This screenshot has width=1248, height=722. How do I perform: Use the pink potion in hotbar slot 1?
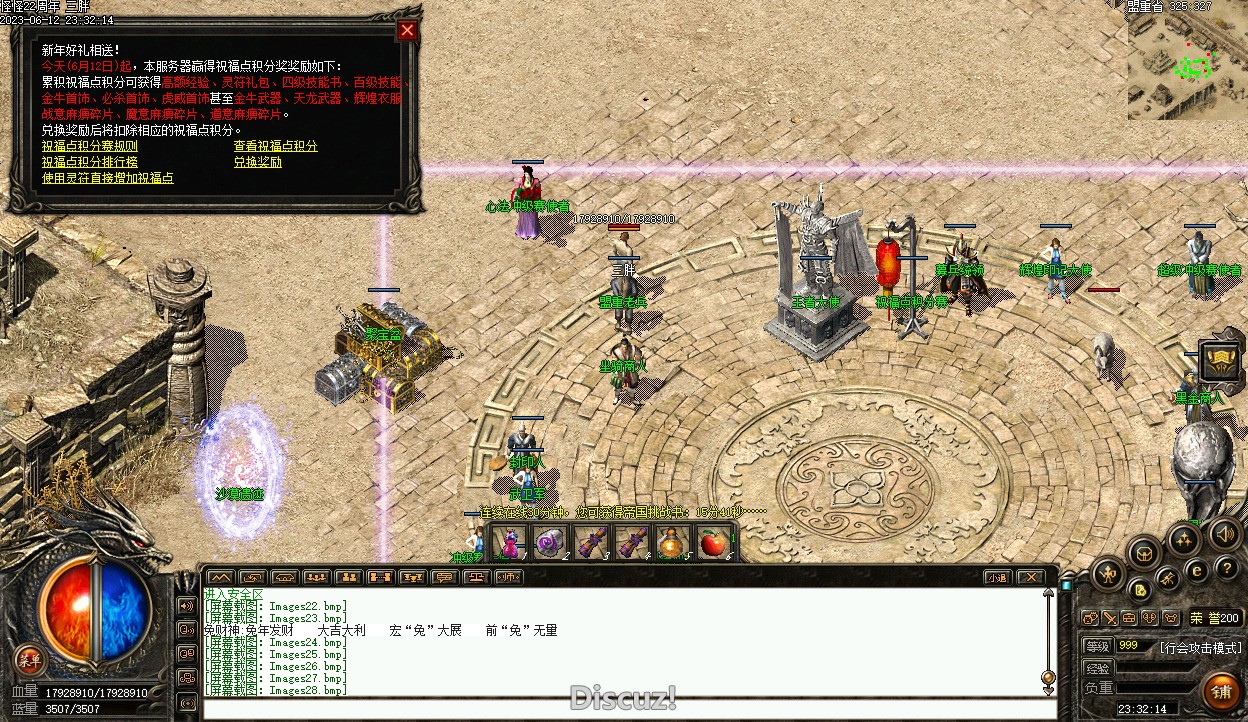click(x=510, y=543)
